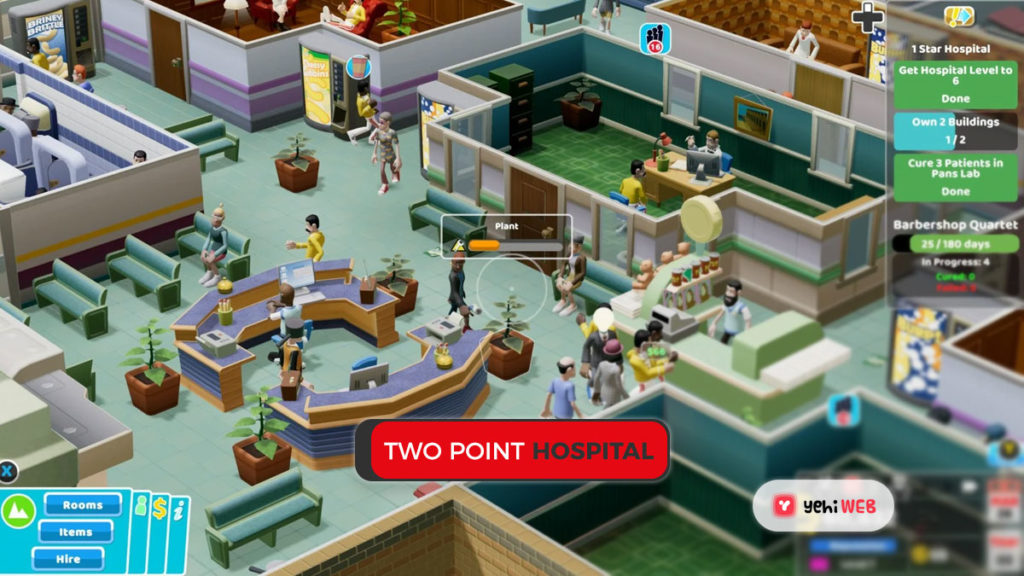The width and height of the screenshot is (1024, 576).
Task: Open the Barbershop Quartet challenge tracker
Action: [955, 243]
